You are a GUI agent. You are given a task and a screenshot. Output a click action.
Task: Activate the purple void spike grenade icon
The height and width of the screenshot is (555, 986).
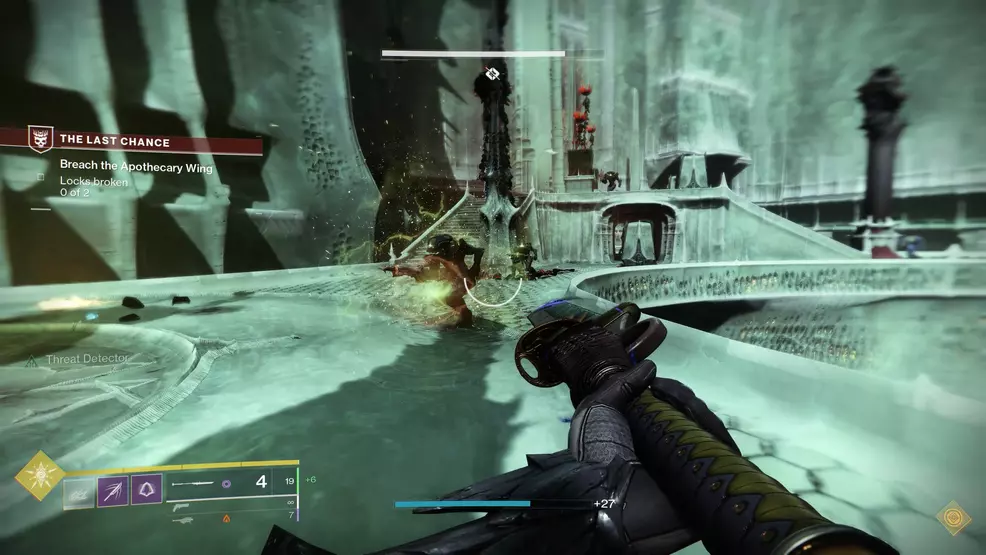pos(112,490)
